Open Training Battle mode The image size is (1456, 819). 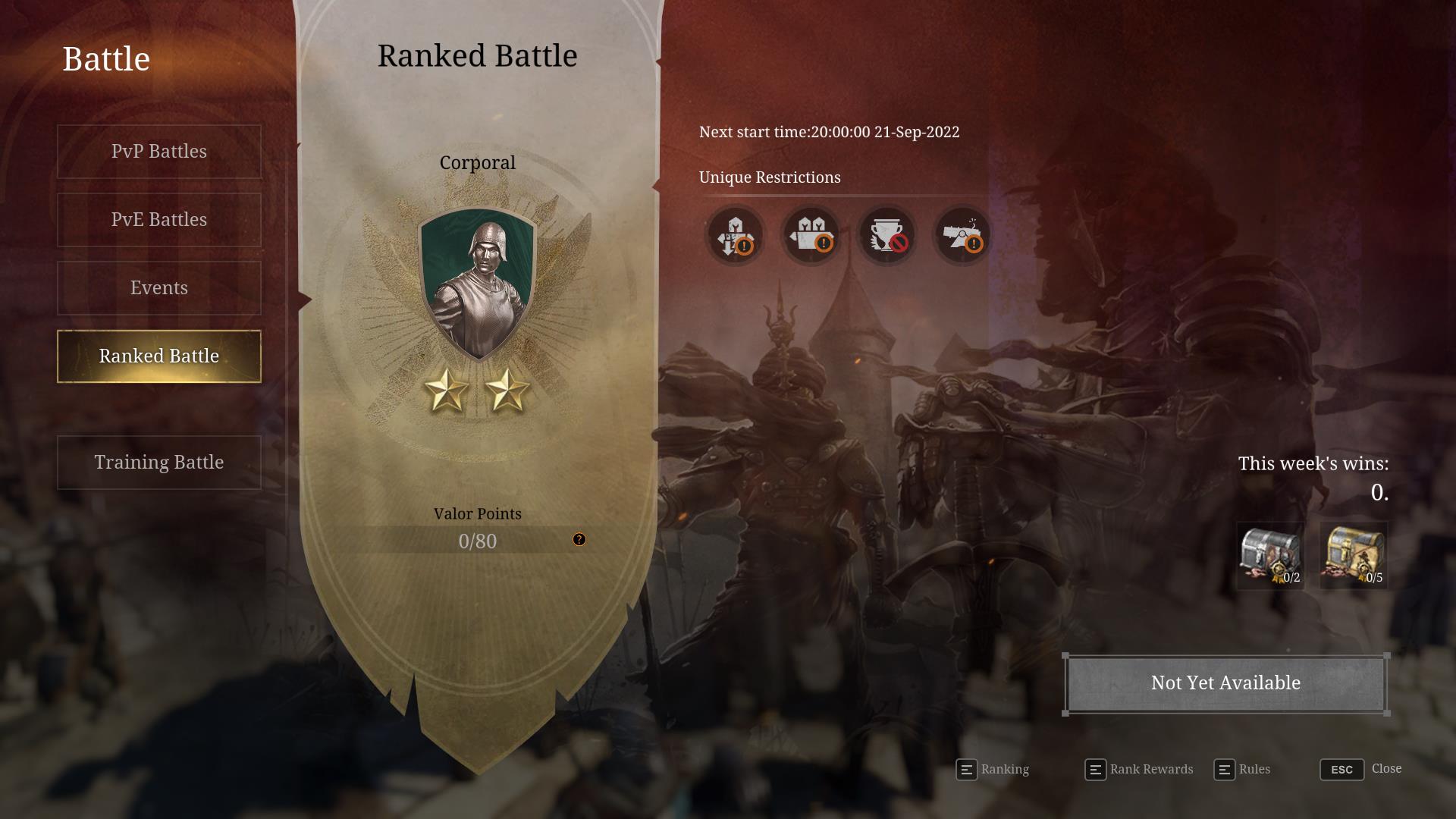tap(159, 463)
